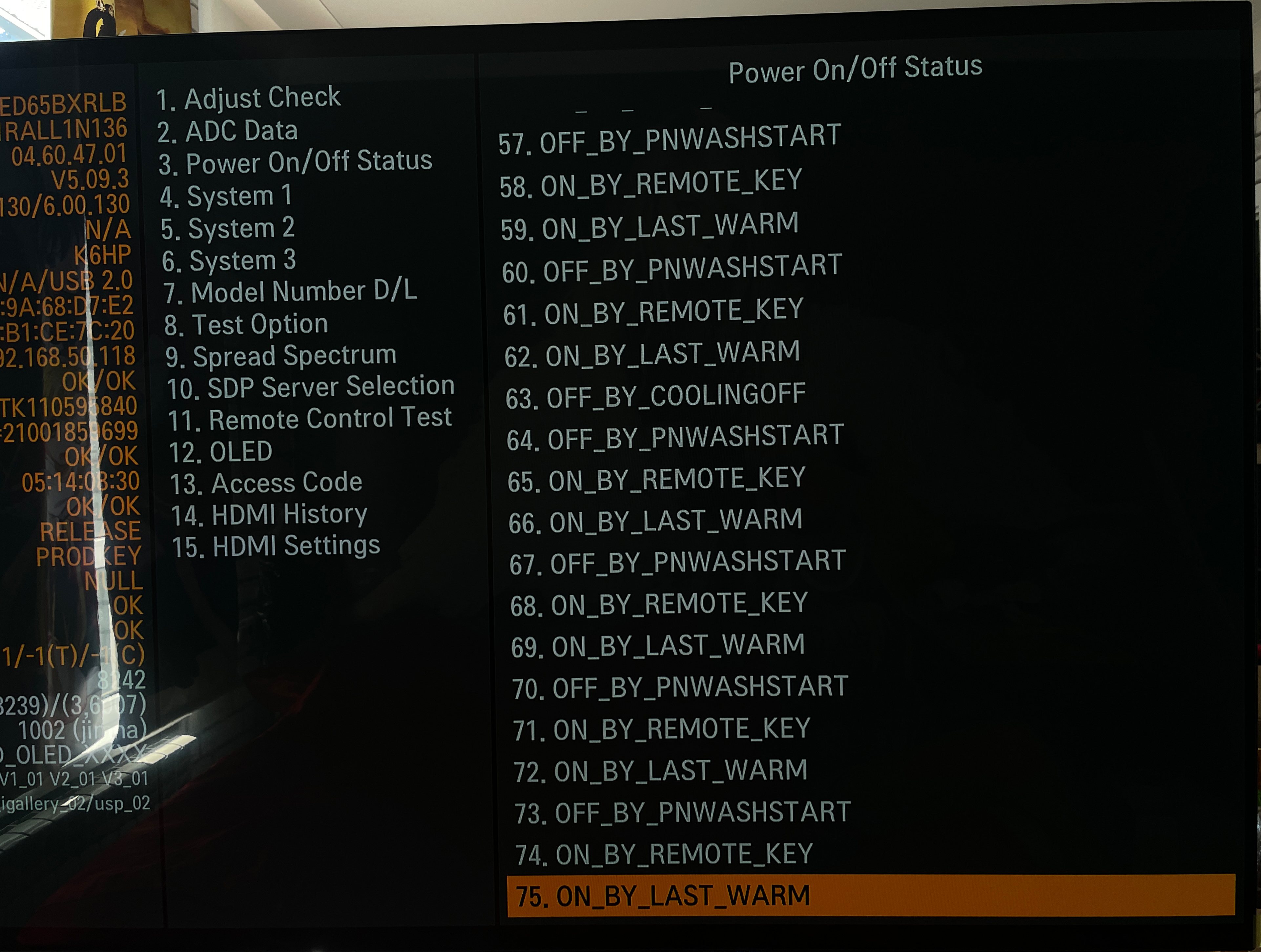Go to System 3
The width and height of the screenshot is (1261, 952).
(x=229, y=260)
